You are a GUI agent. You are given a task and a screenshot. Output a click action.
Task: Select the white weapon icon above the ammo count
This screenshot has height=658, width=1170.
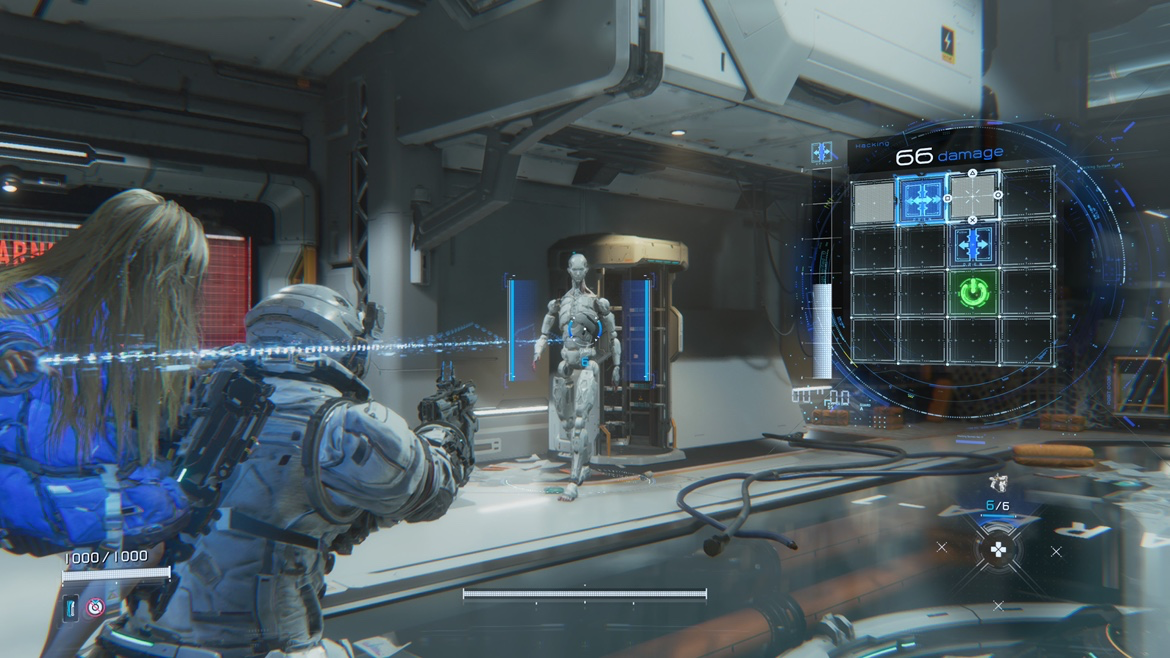pyautogui.click(x=997, y=484)
